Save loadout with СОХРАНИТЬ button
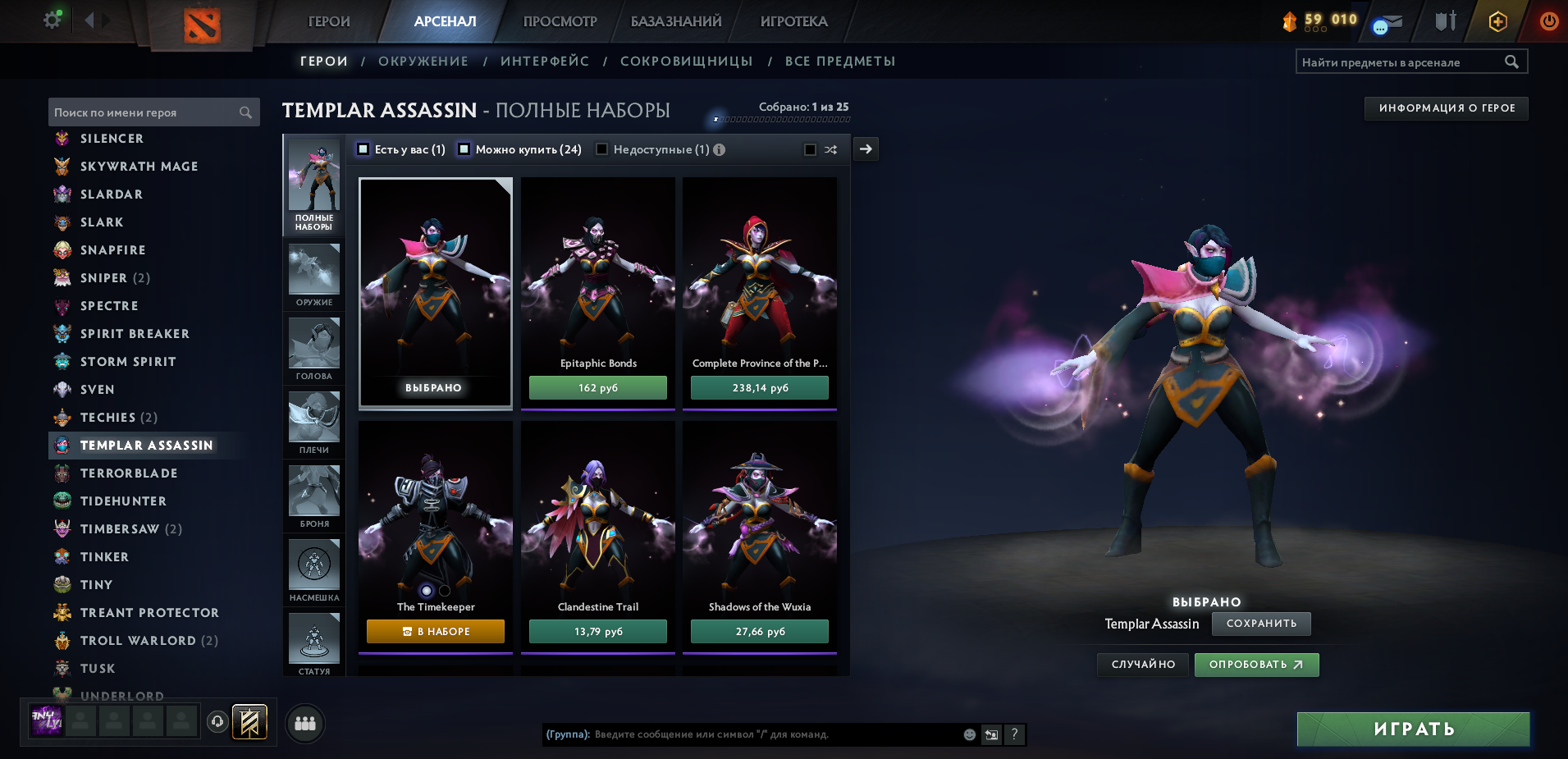 point(1261,624)
